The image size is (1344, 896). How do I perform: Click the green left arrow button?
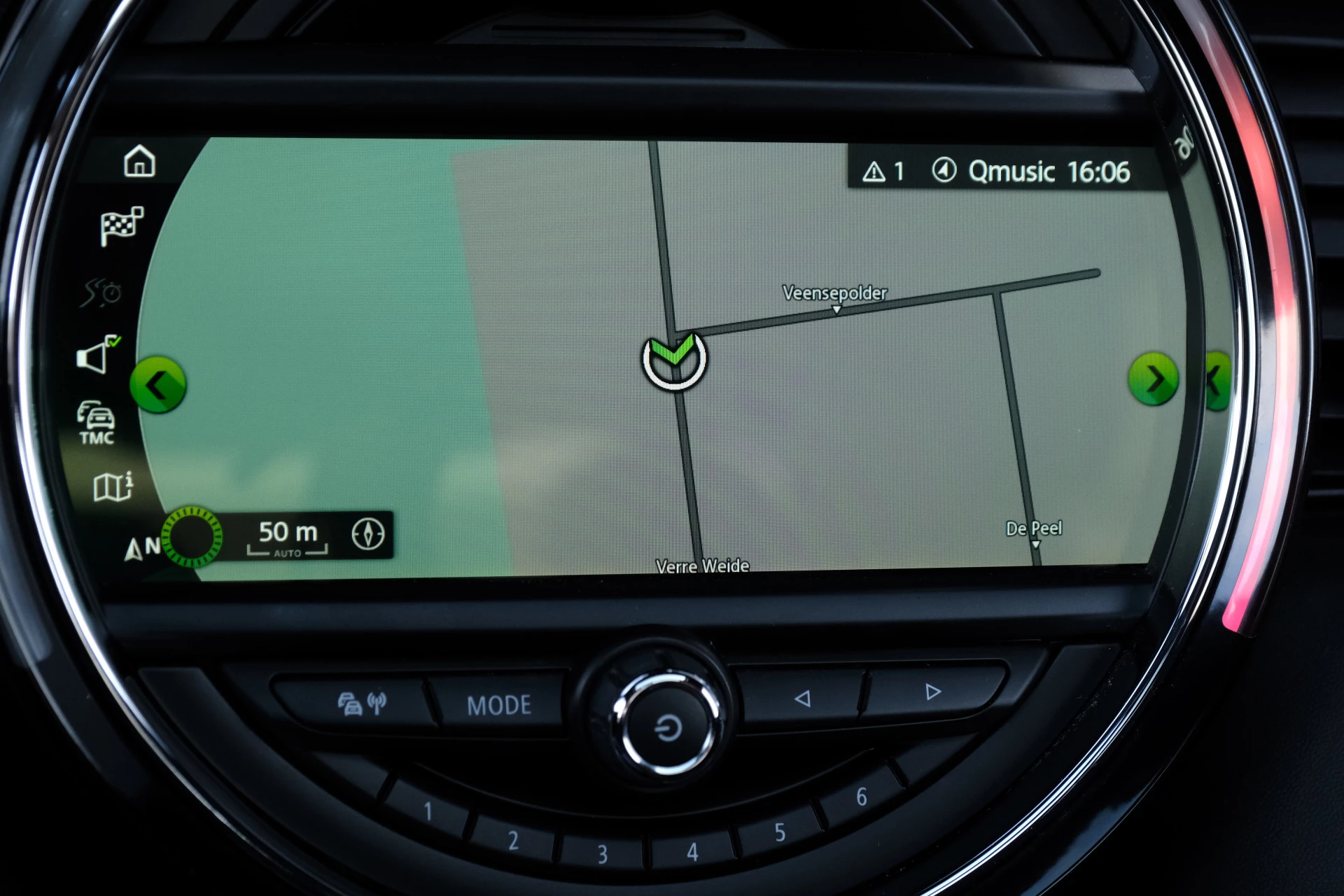tap(158, 384)
